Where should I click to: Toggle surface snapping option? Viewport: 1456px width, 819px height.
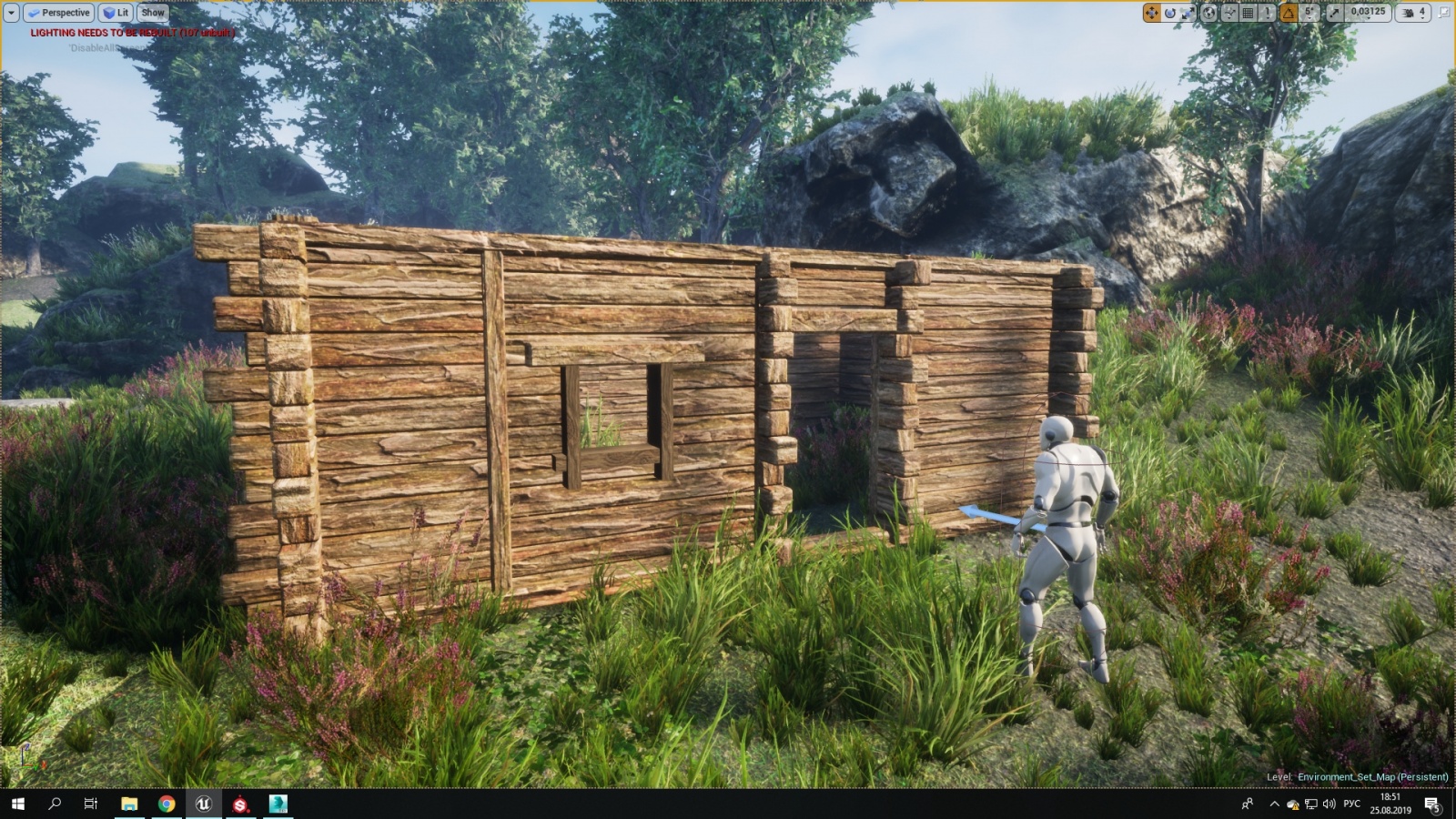click(1229, 13)
